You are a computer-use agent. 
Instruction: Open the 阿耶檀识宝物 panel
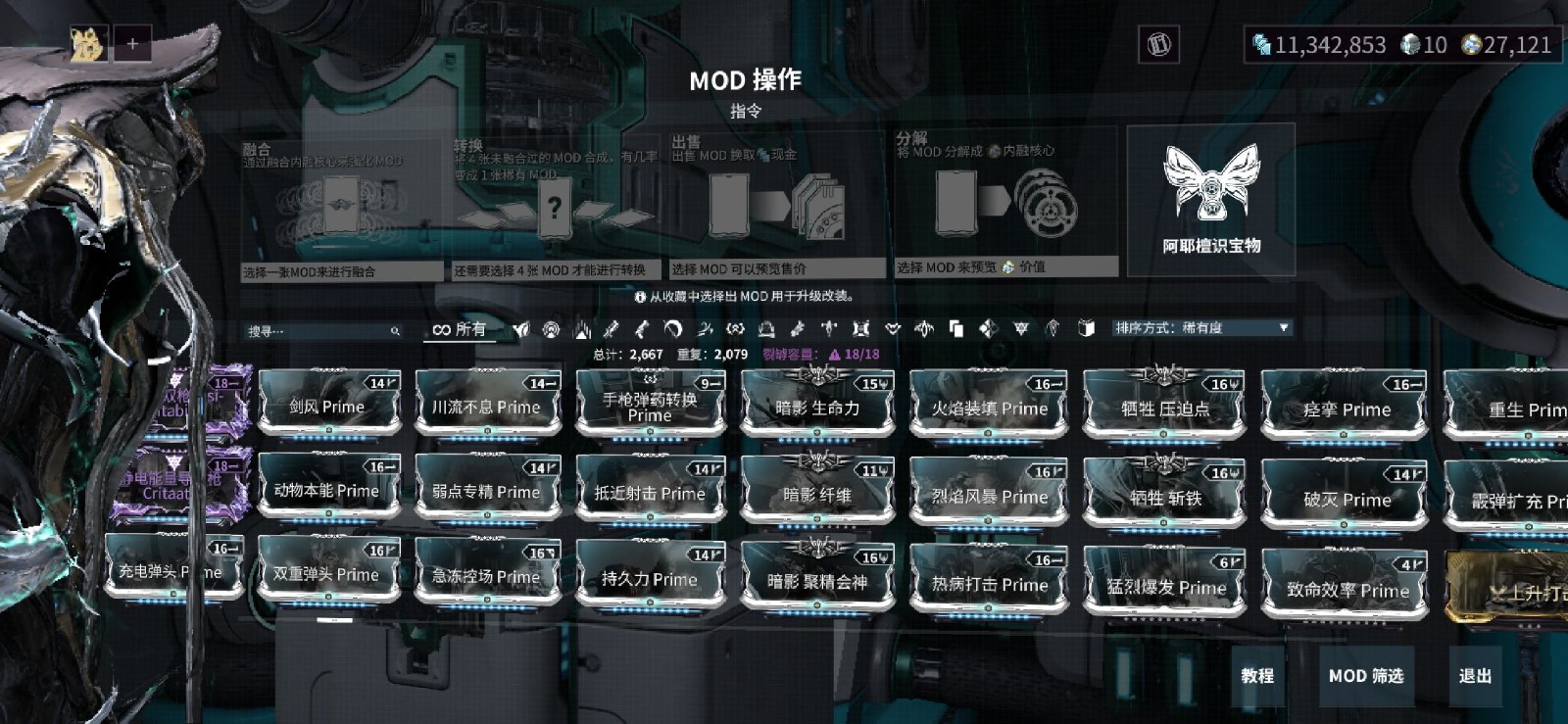click(1211, 199)
